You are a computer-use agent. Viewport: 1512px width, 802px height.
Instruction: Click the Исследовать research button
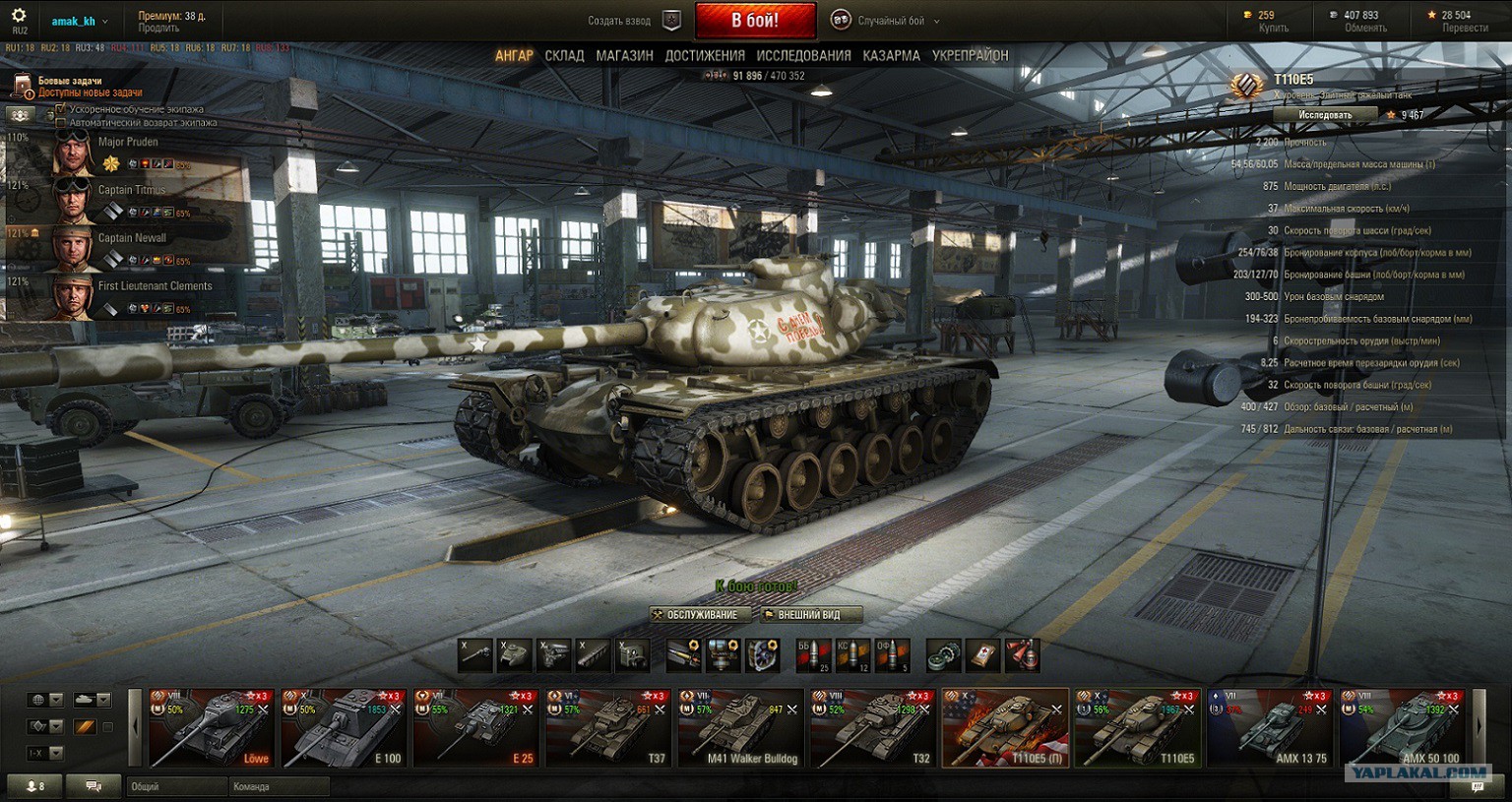coord(1325,115)
